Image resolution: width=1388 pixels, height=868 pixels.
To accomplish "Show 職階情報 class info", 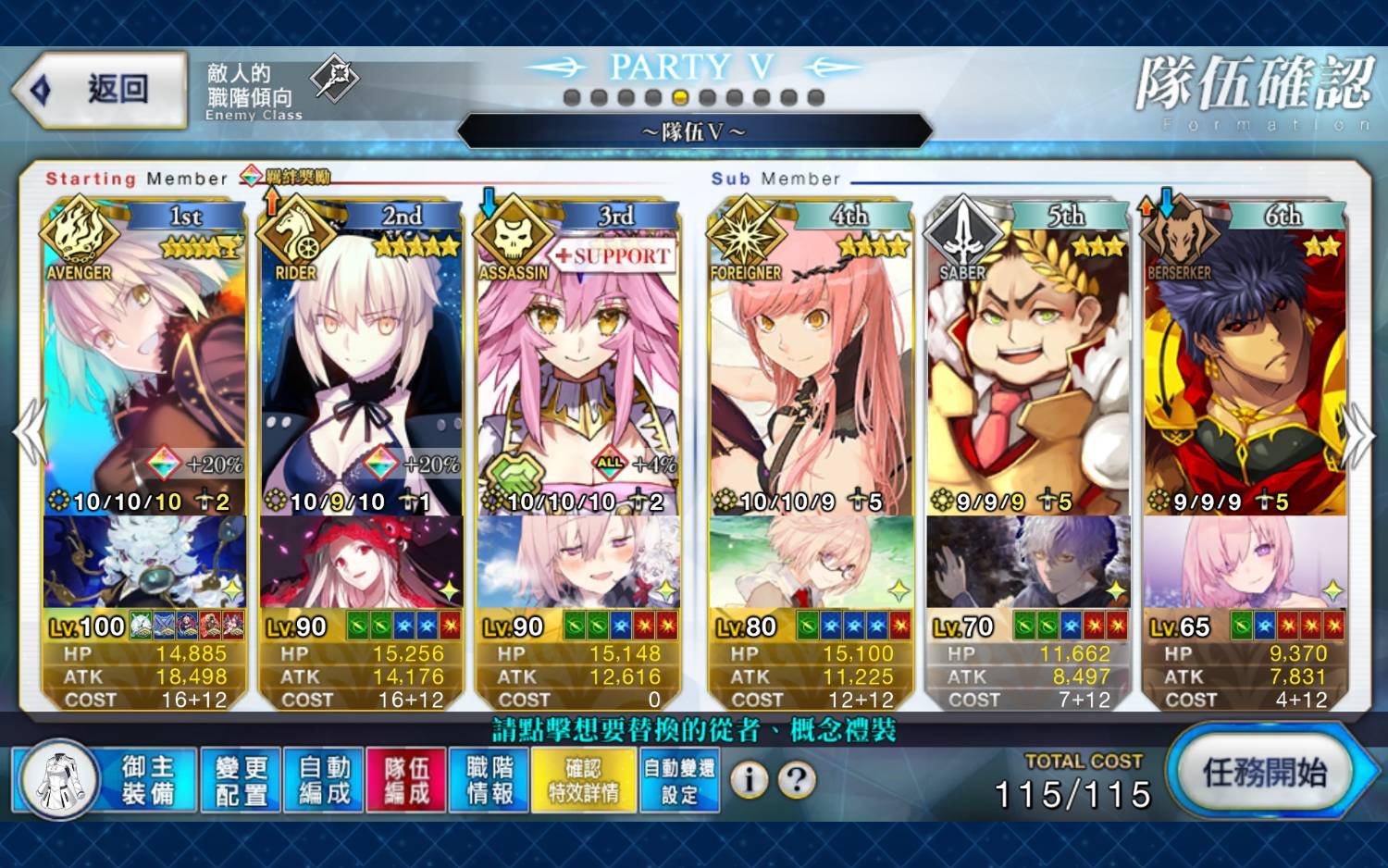I will click(x=490, y=780).
